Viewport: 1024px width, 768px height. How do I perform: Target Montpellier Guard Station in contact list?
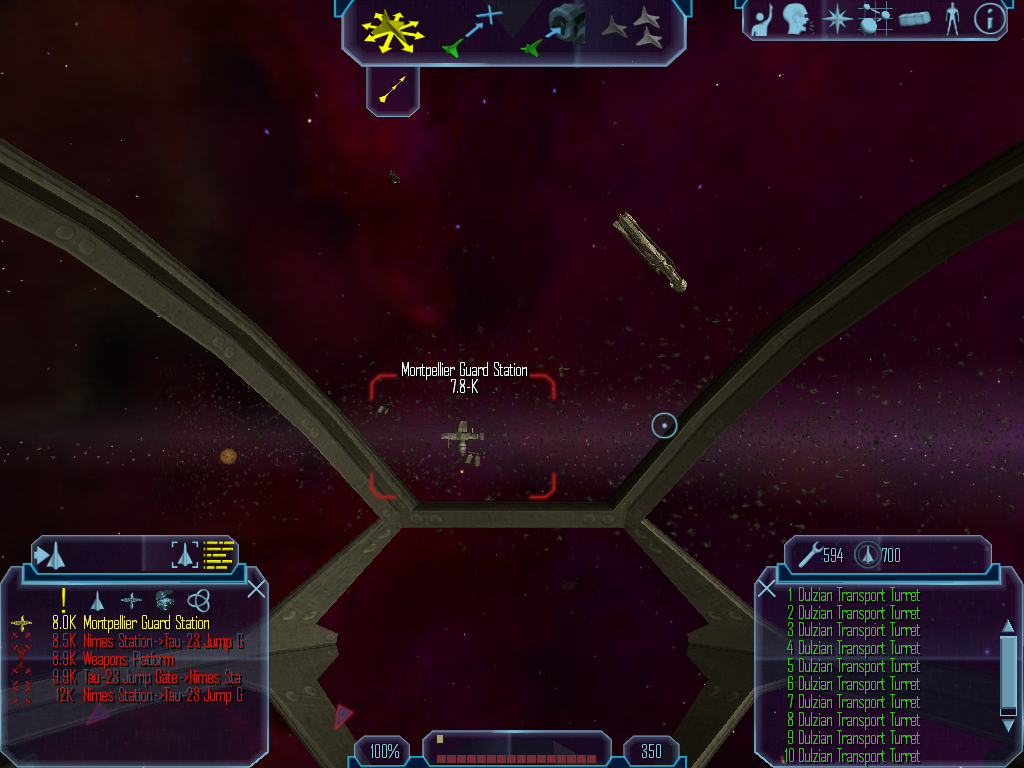click(x=146, y=624)
